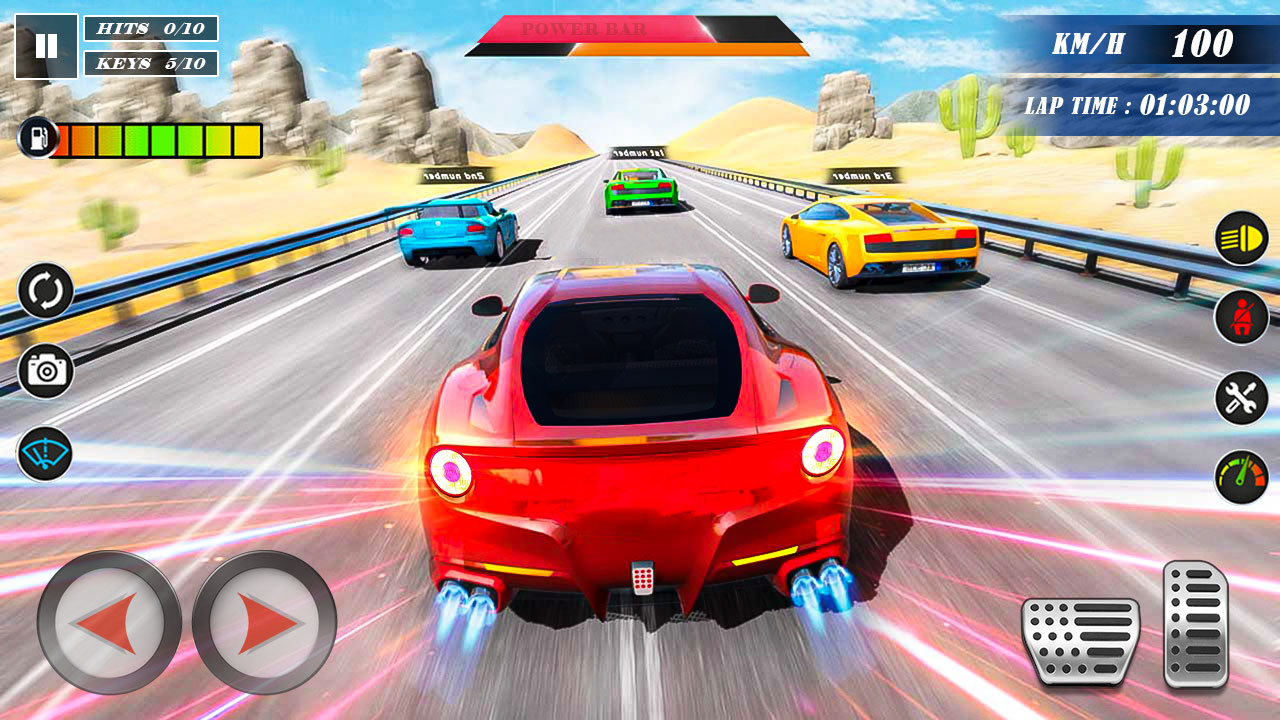1280x720 pixels.
Task: Open the car repair wrench icon
Action: click(1240, 396)
